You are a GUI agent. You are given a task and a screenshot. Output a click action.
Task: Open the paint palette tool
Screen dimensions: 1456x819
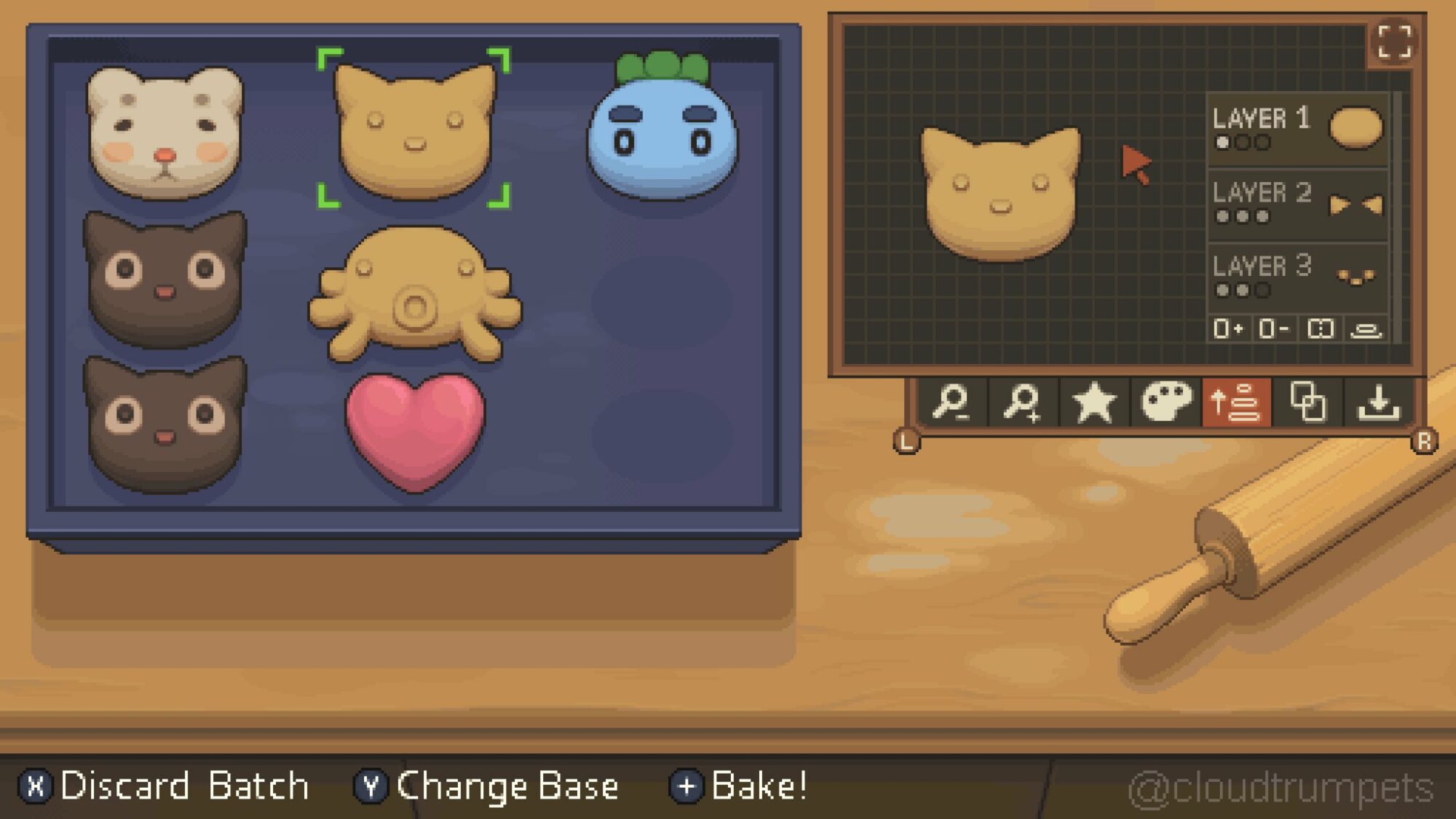tap(1166, 403)
